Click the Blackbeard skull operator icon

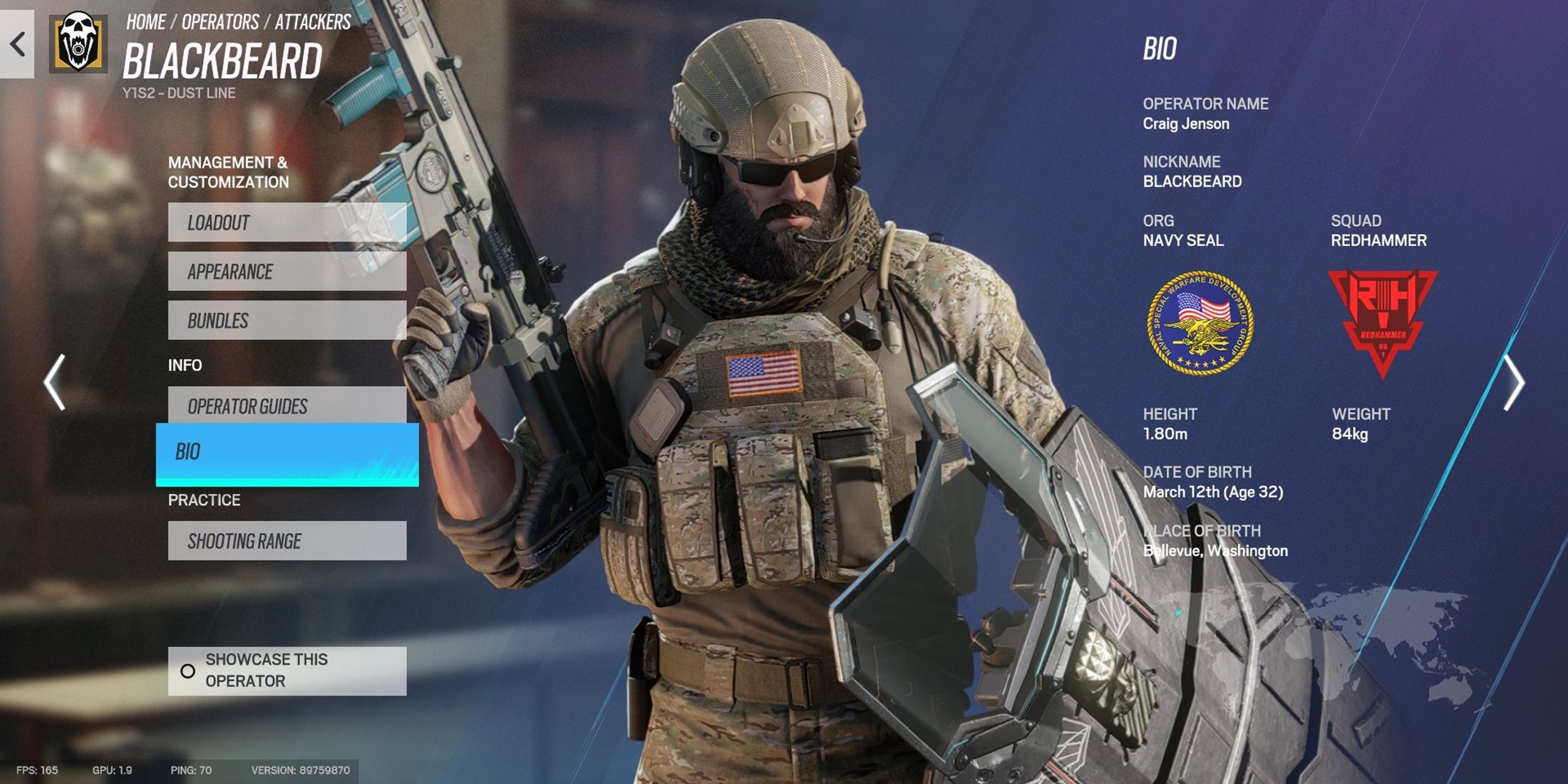[x=78, y=43]
